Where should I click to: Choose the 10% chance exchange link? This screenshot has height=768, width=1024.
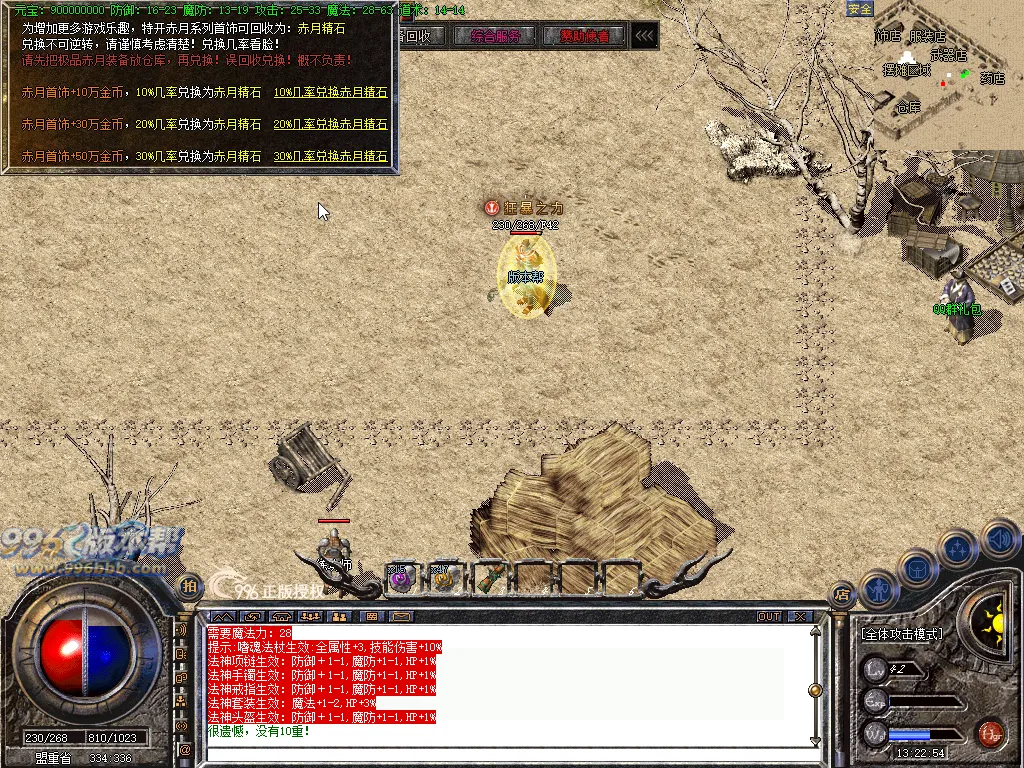tap(330, 93)
